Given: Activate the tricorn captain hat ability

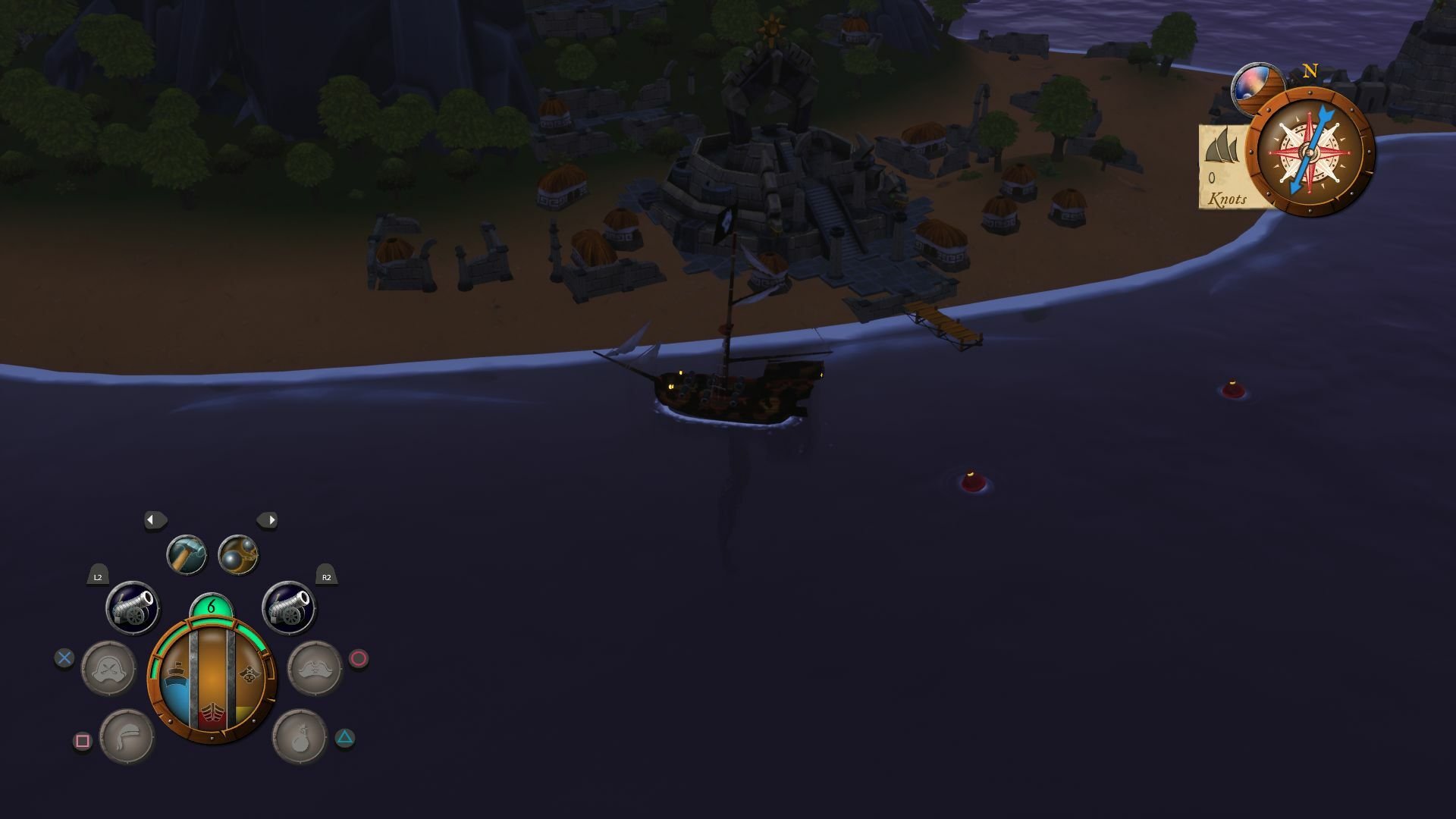Looking at the screenshot, I should [x=315, y=668].
